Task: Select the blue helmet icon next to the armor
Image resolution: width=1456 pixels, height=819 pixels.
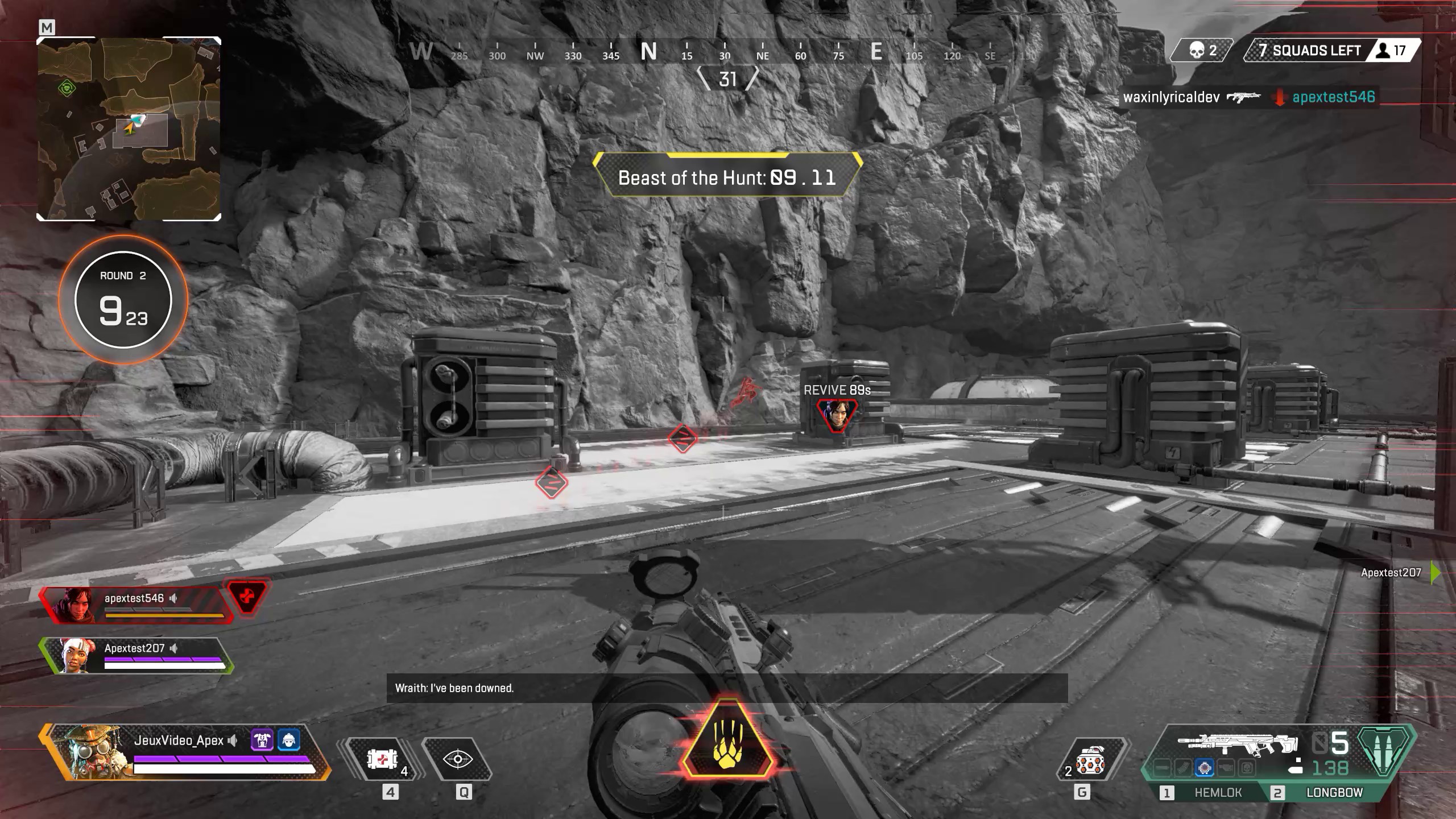Action: (x=289, y=739)
